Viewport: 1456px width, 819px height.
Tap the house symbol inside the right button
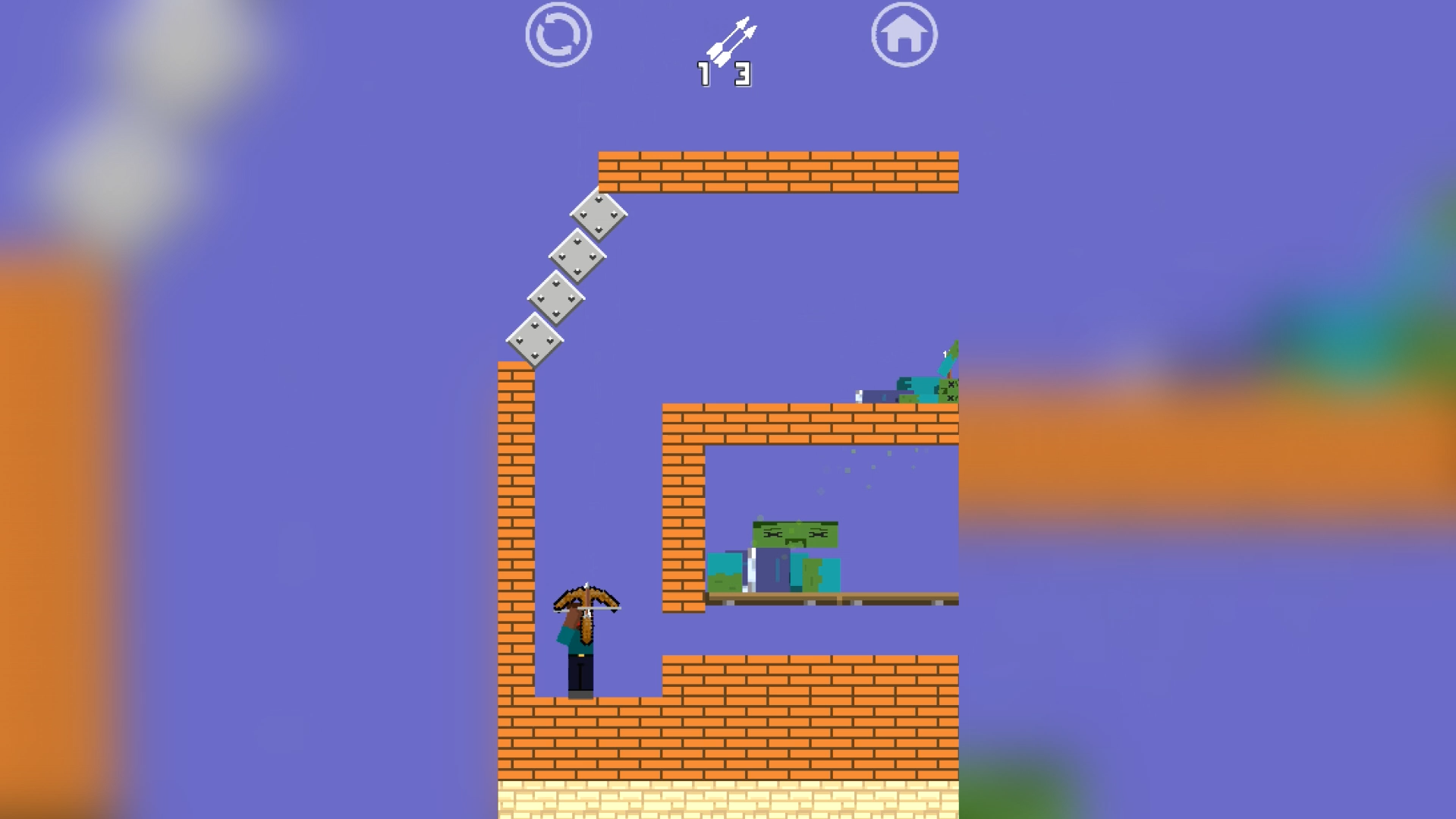pyautogui.click(x=904, y=36)
